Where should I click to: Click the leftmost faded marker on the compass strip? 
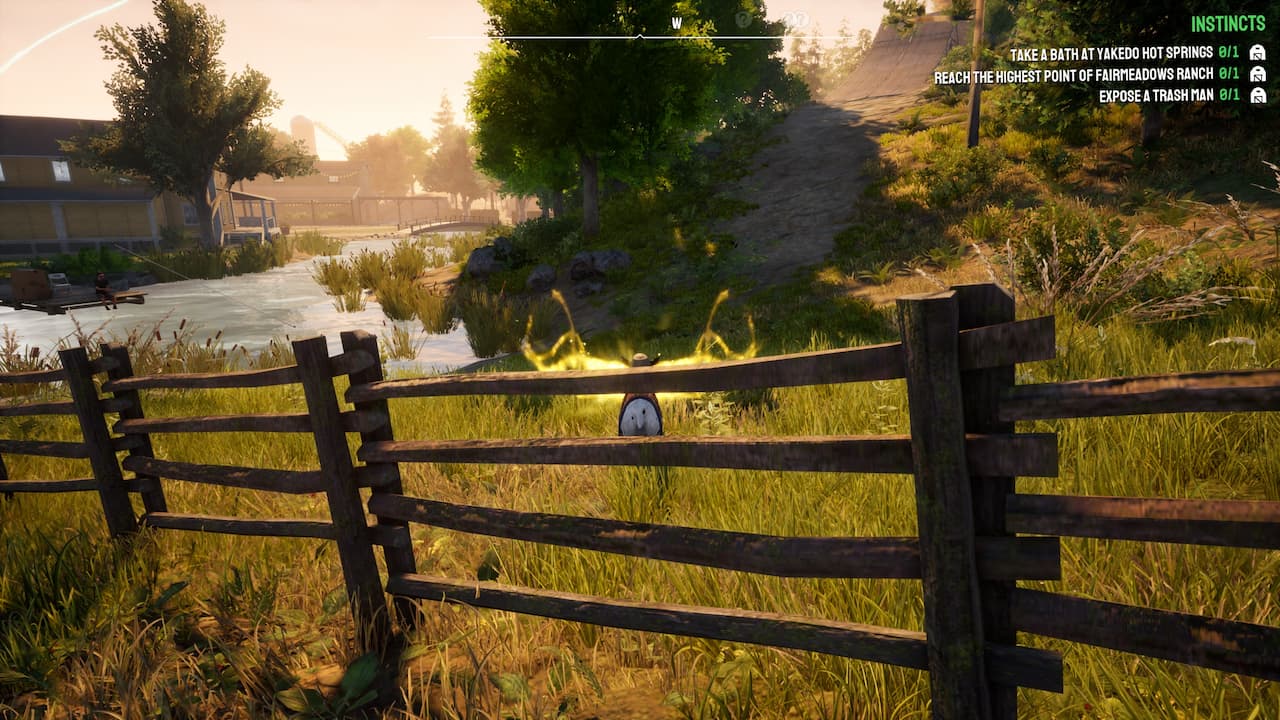(743, 21)
